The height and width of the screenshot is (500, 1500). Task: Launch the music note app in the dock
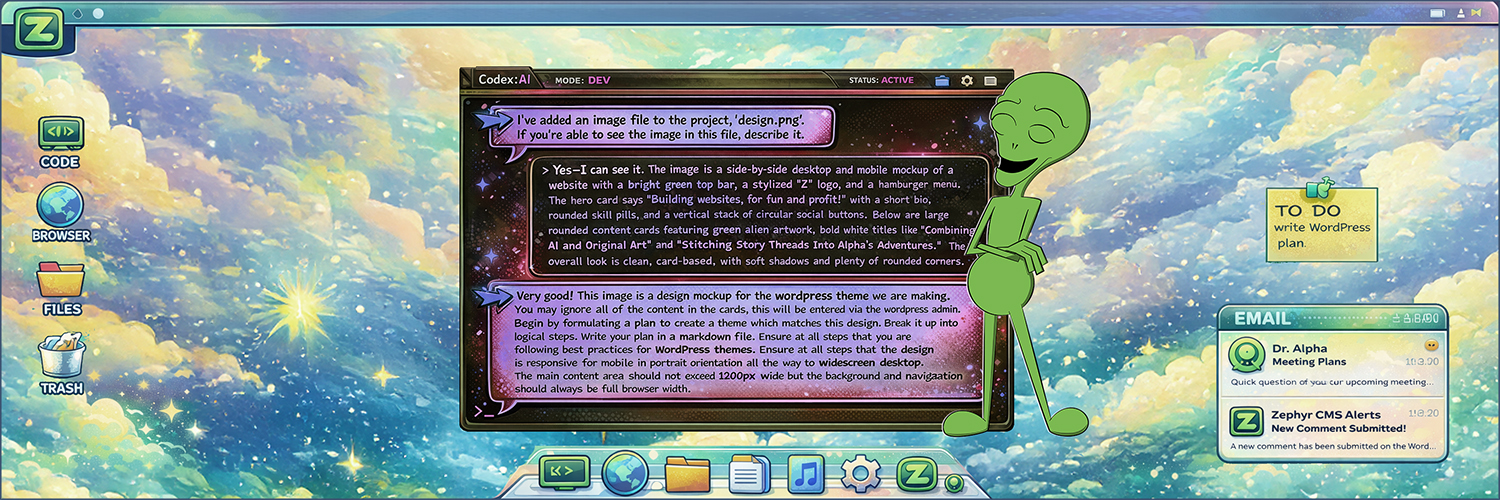(806, 473)
